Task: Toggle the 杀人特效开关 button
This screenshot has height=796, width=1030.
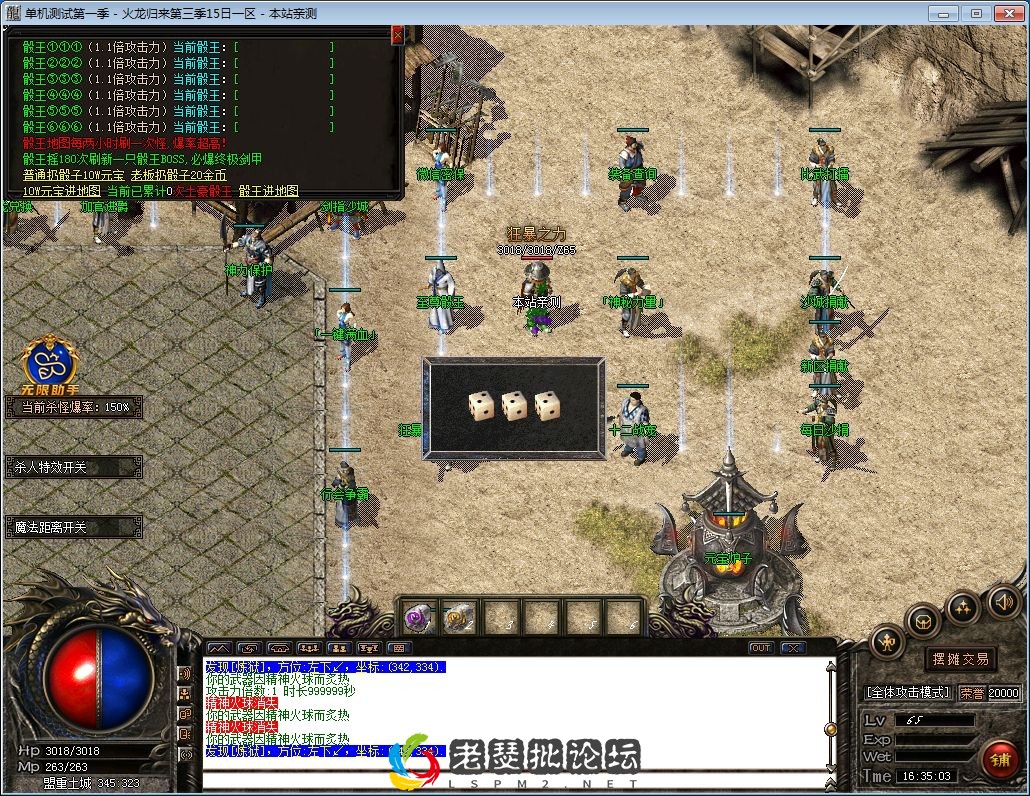Action: [x=73, y=467]
